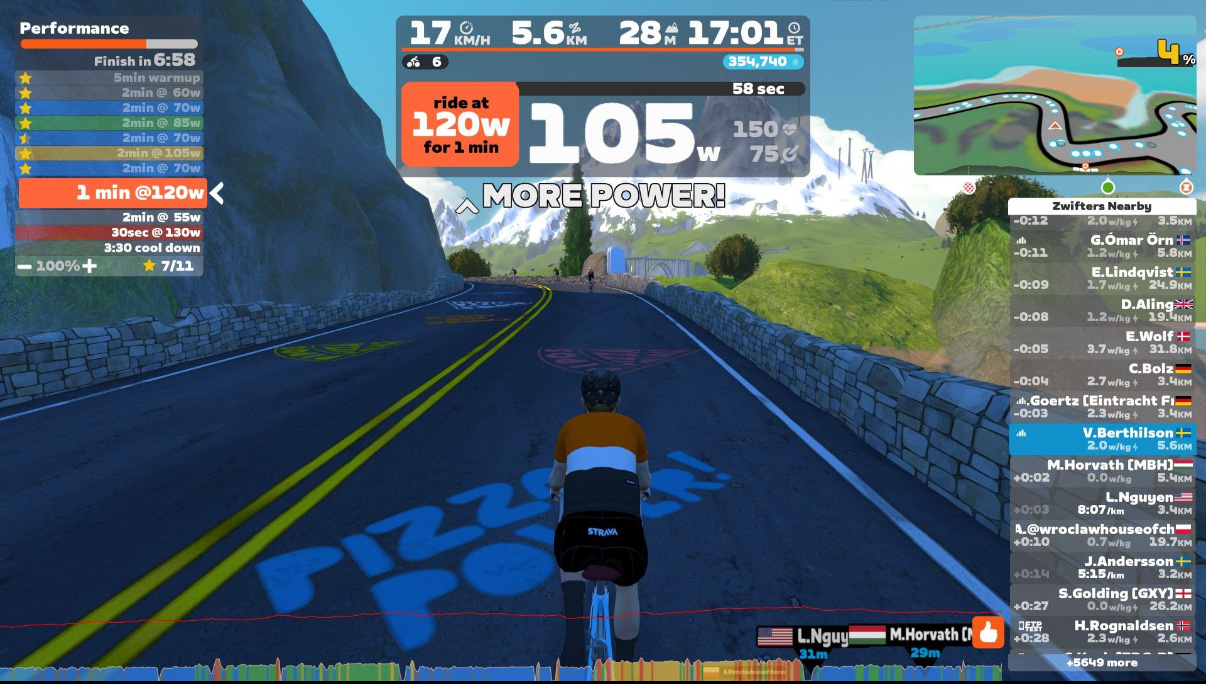View H.Rognaldsen in the nearby list
Image resolution: width=1206 pixels, height=684 pixels.
(1101, 631)
